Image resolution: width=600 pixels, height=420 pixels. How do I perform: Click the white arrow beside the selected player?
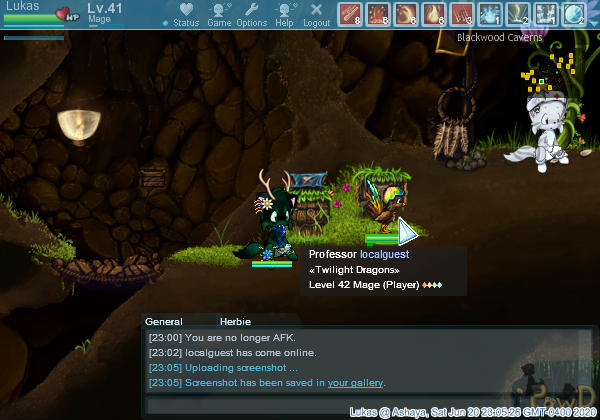408,232
